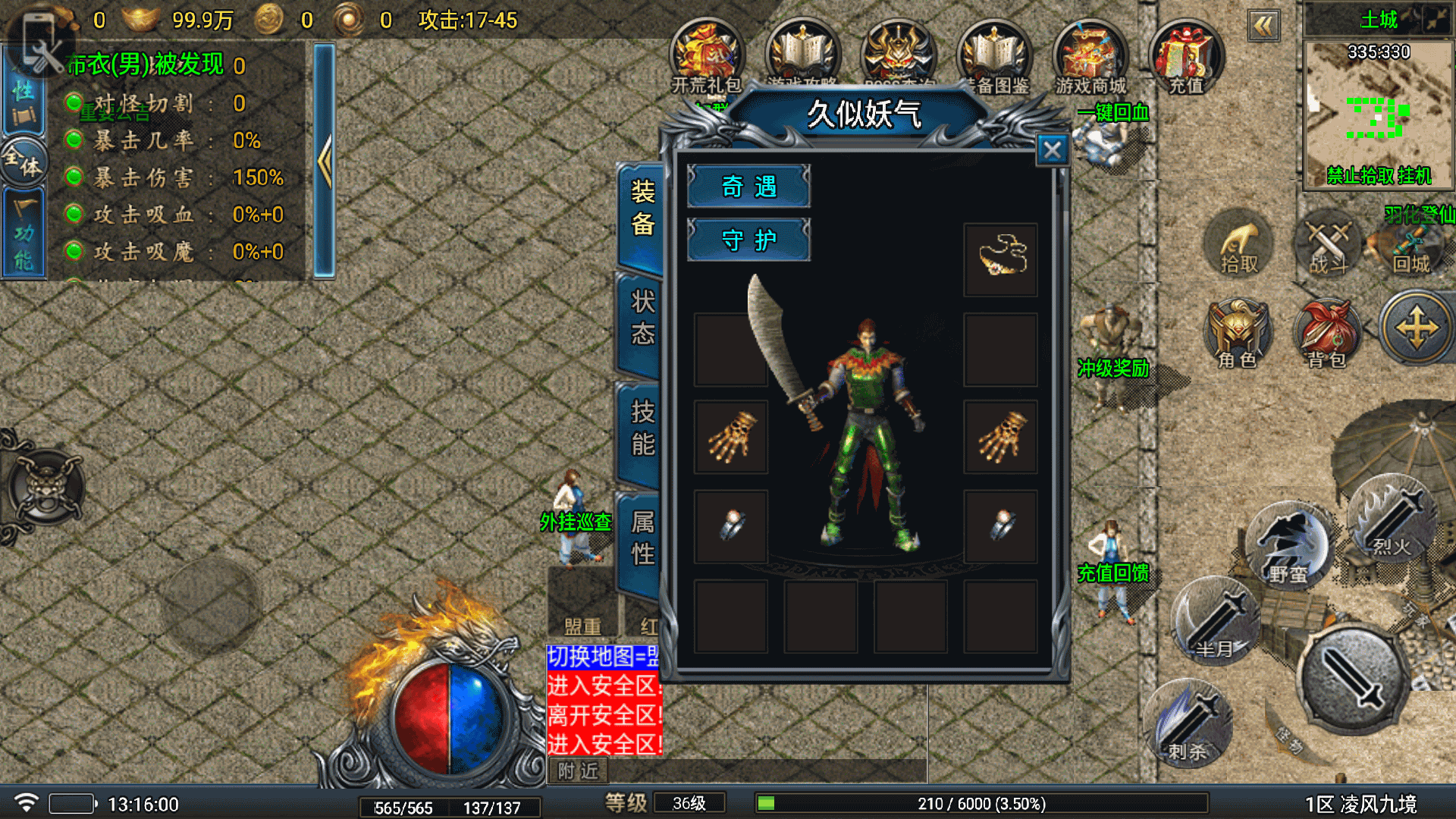Activate the 半月 skill
Viewport: 1456px width, 819px height.
(x=1215, y=622)
